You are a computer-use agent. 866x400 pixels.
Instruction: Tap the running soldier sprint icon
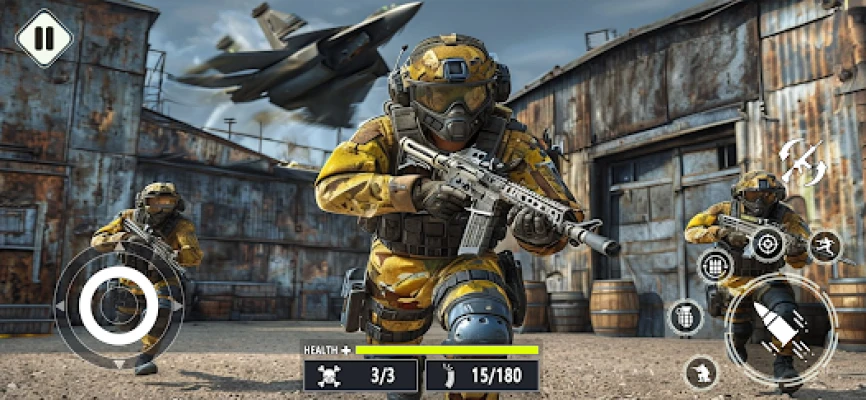click(825, 246)
